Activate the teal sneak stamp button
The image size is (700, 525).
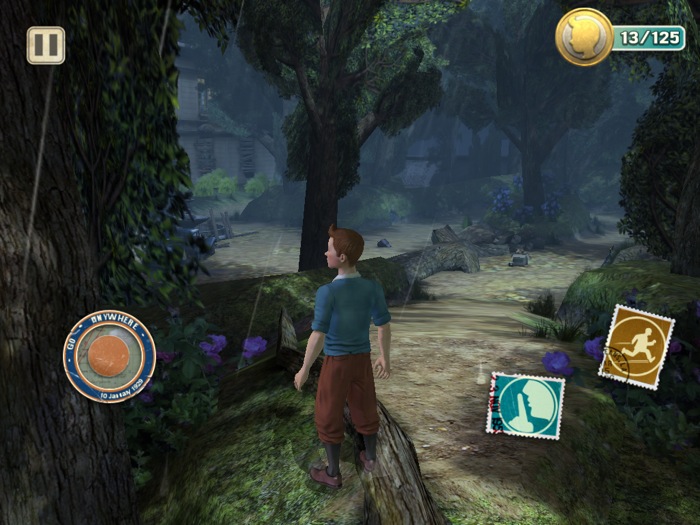click(x=524, y=404)
